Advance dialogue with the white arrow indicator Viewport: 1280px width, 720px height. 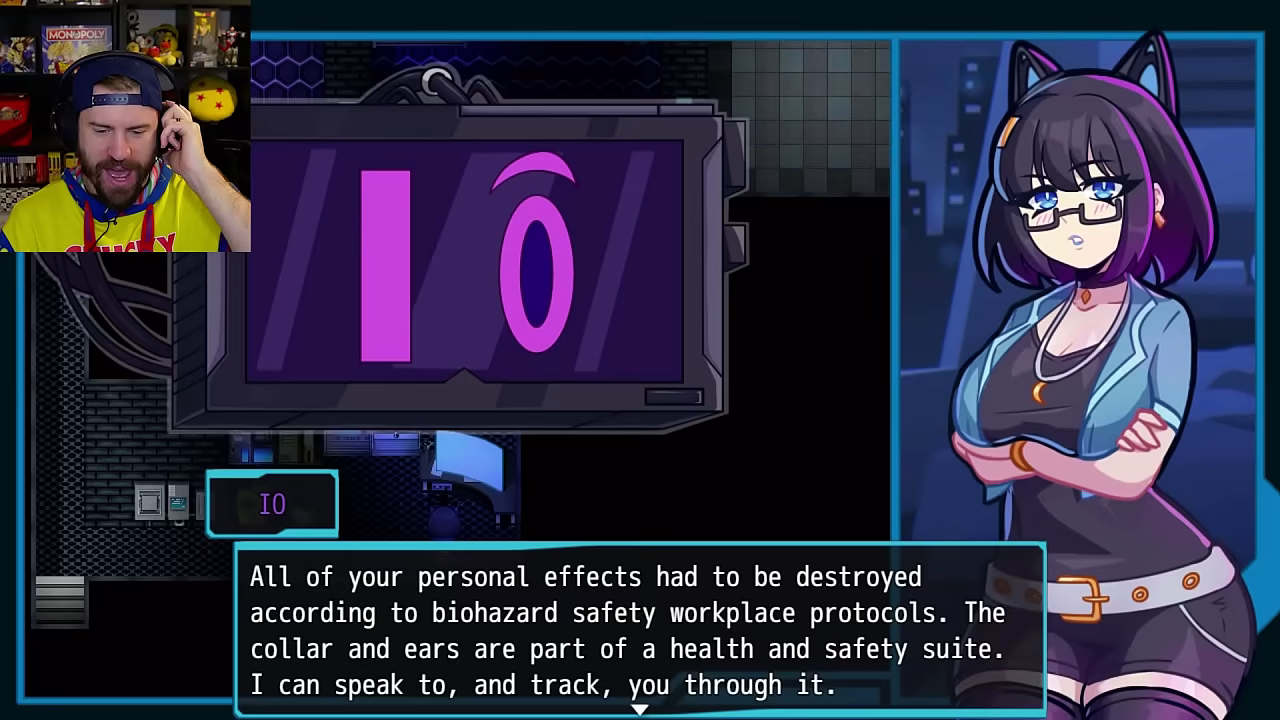click(x=639, y=709)
